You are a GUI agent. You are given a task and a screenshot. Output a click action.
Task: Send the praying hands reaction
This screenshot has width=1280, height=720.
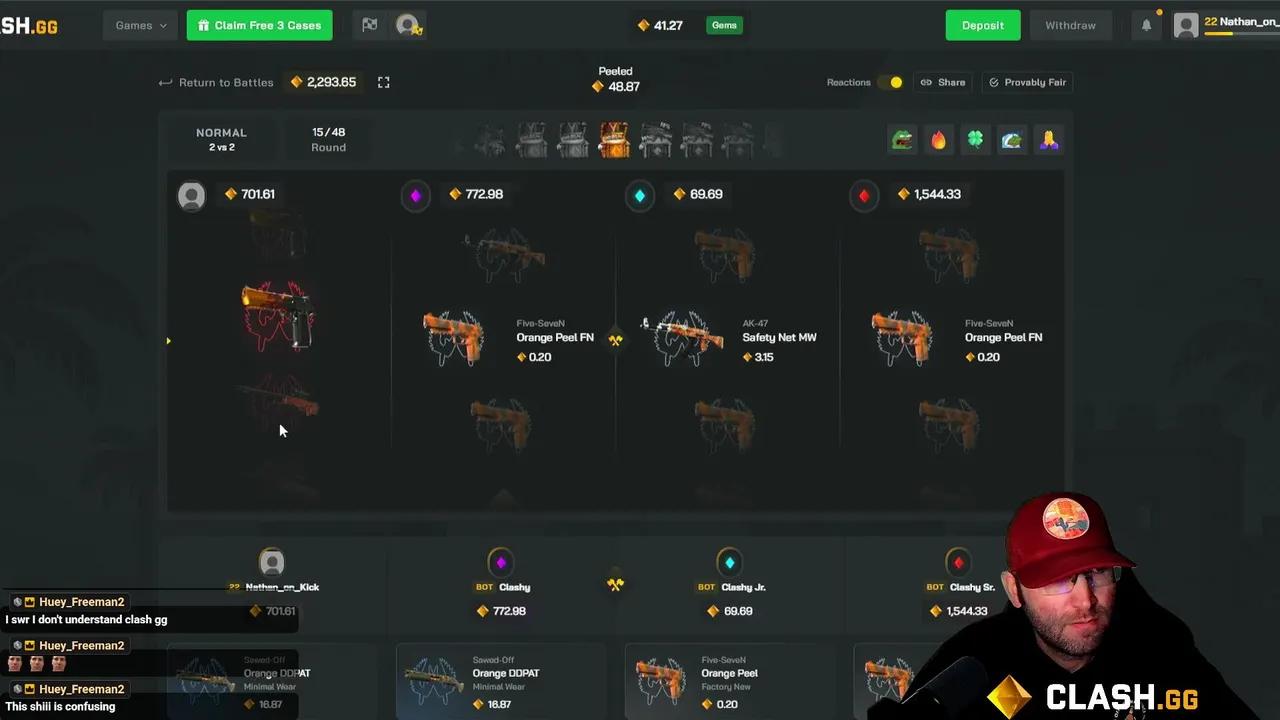[1048, 139]
